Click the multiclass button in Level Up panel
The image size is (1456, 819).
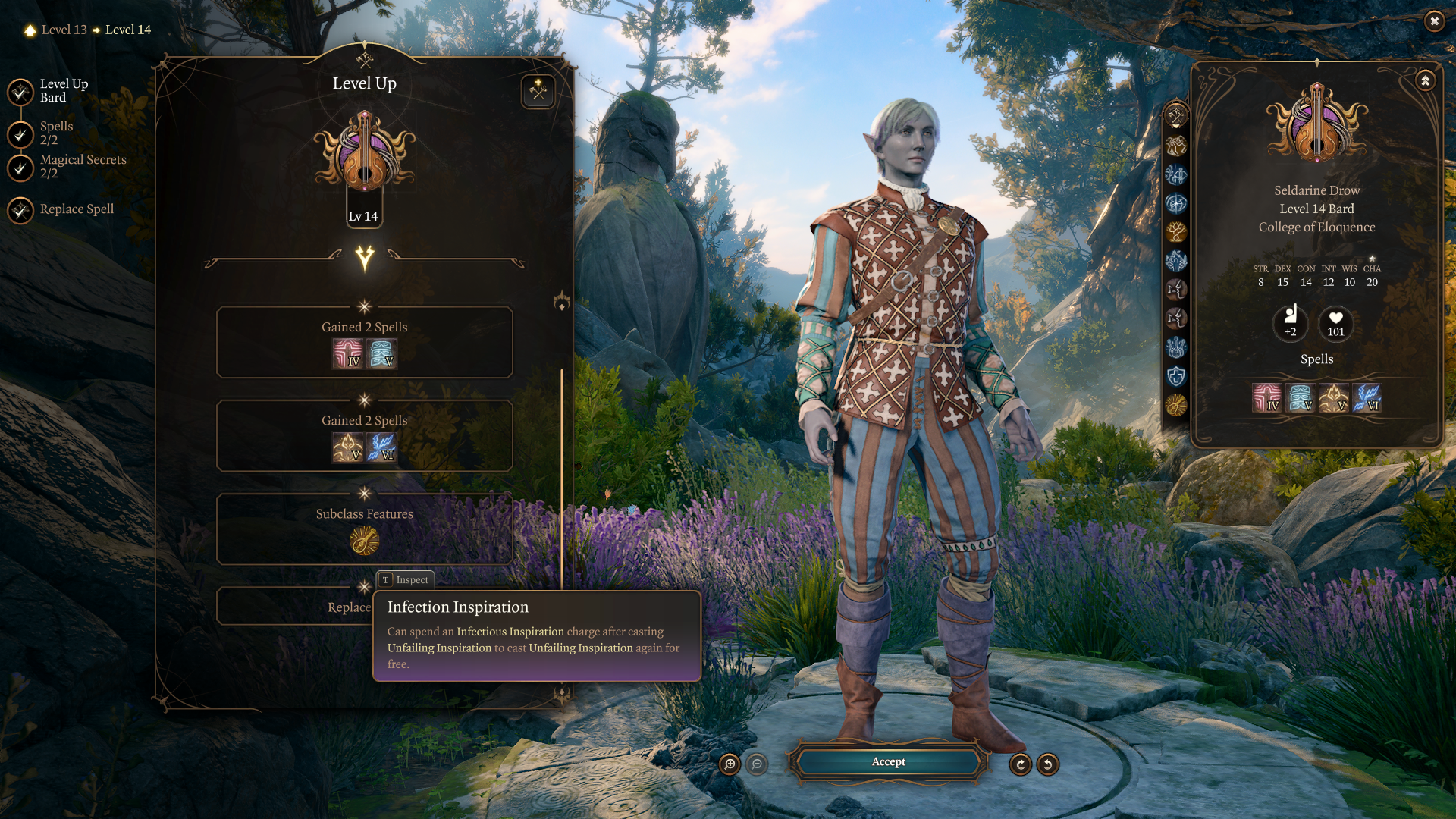click(x=538, y=91)
